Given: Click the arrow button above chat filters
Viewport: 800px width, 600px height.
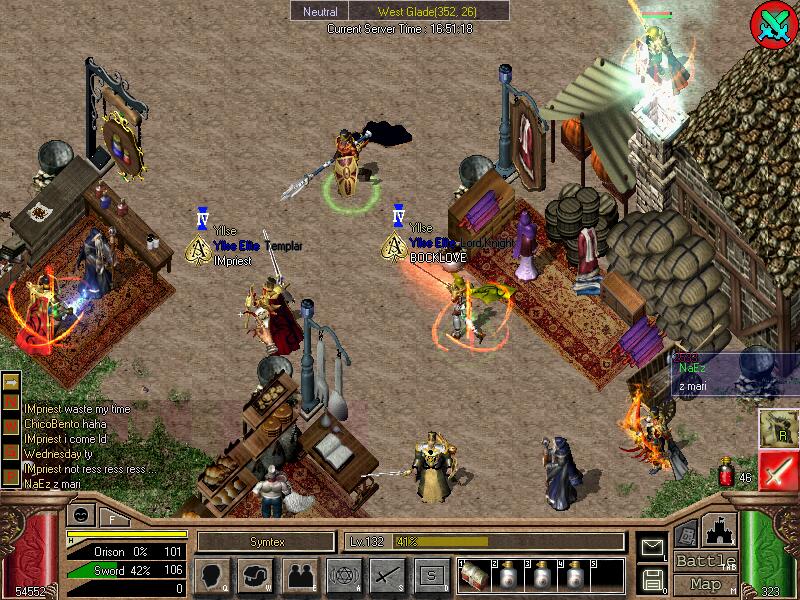Looking at the screenshot, I should 10,381.
